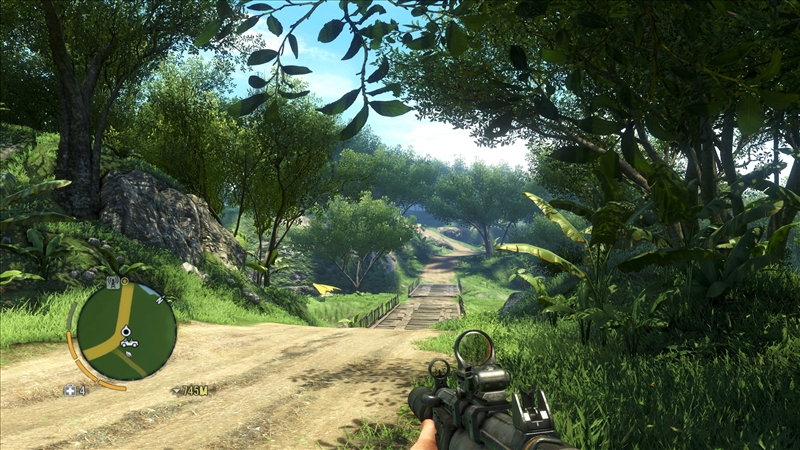Select the medkit syringe icon
800x450 pixels.
(x=70, y=390)
